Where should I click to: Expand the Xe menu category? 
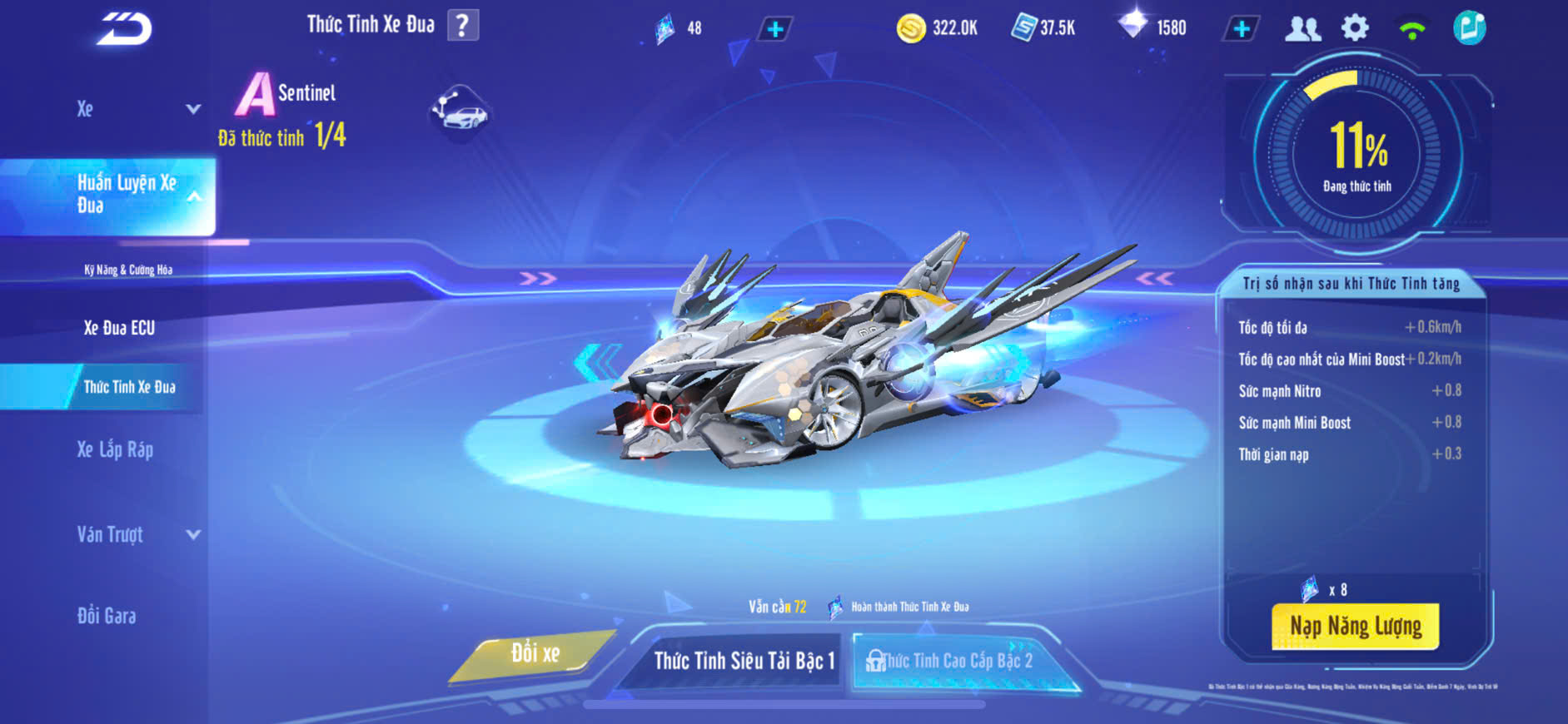[137, 109]
